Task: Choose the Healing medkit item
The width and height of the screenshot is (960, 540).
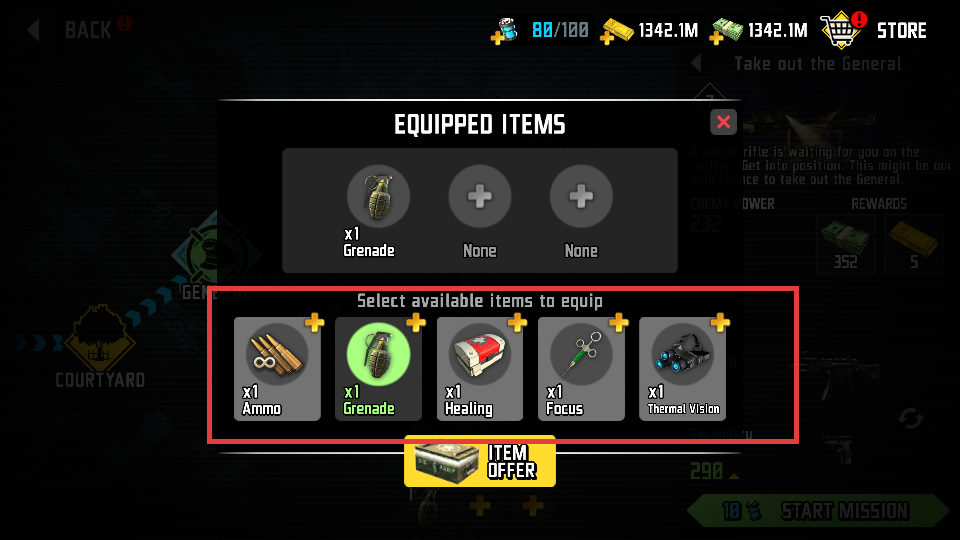Action: tap(479, 369)
